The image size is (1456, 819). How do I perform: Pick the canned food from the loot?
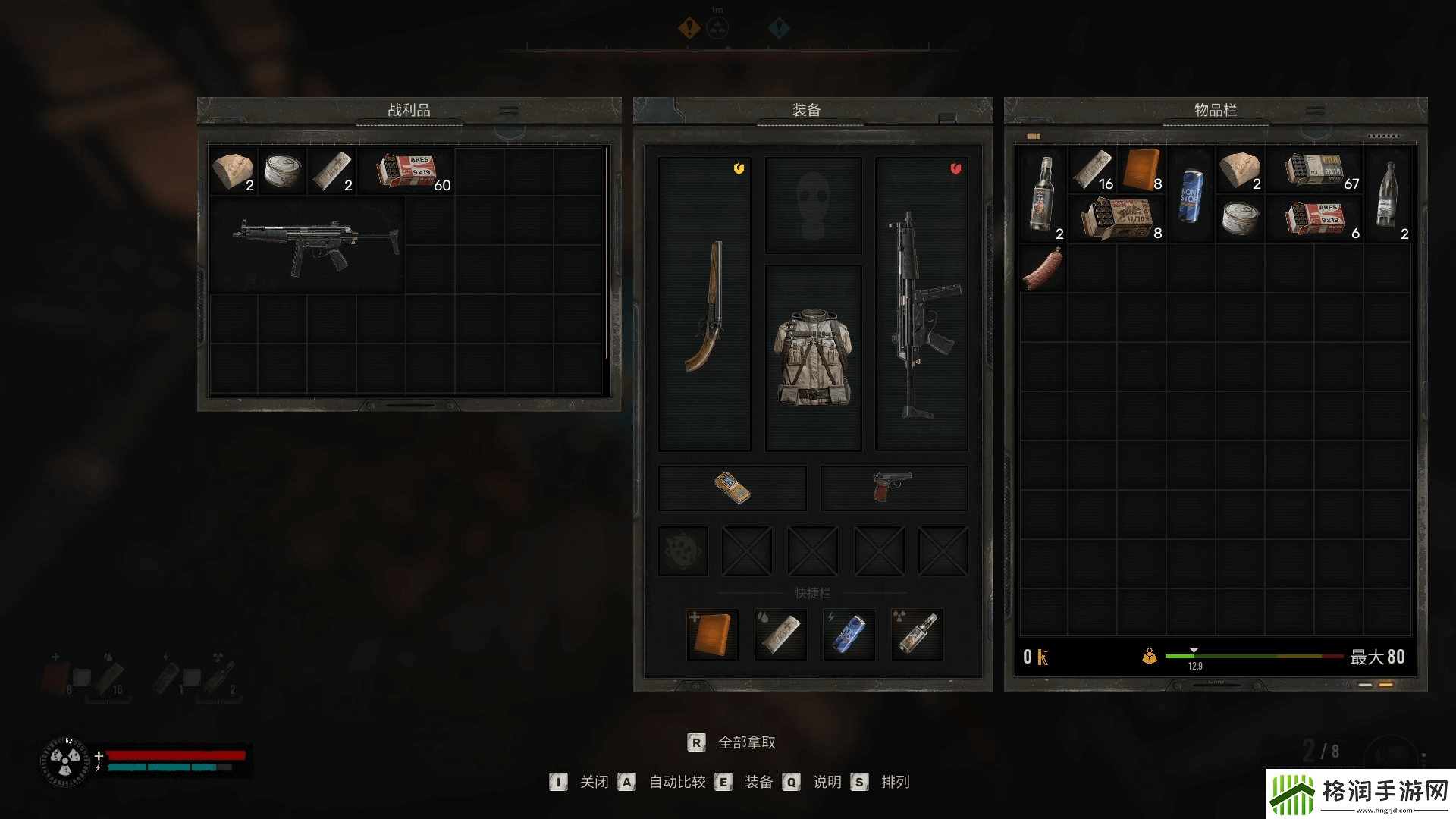pyautogui.click(x=282, y=171)
